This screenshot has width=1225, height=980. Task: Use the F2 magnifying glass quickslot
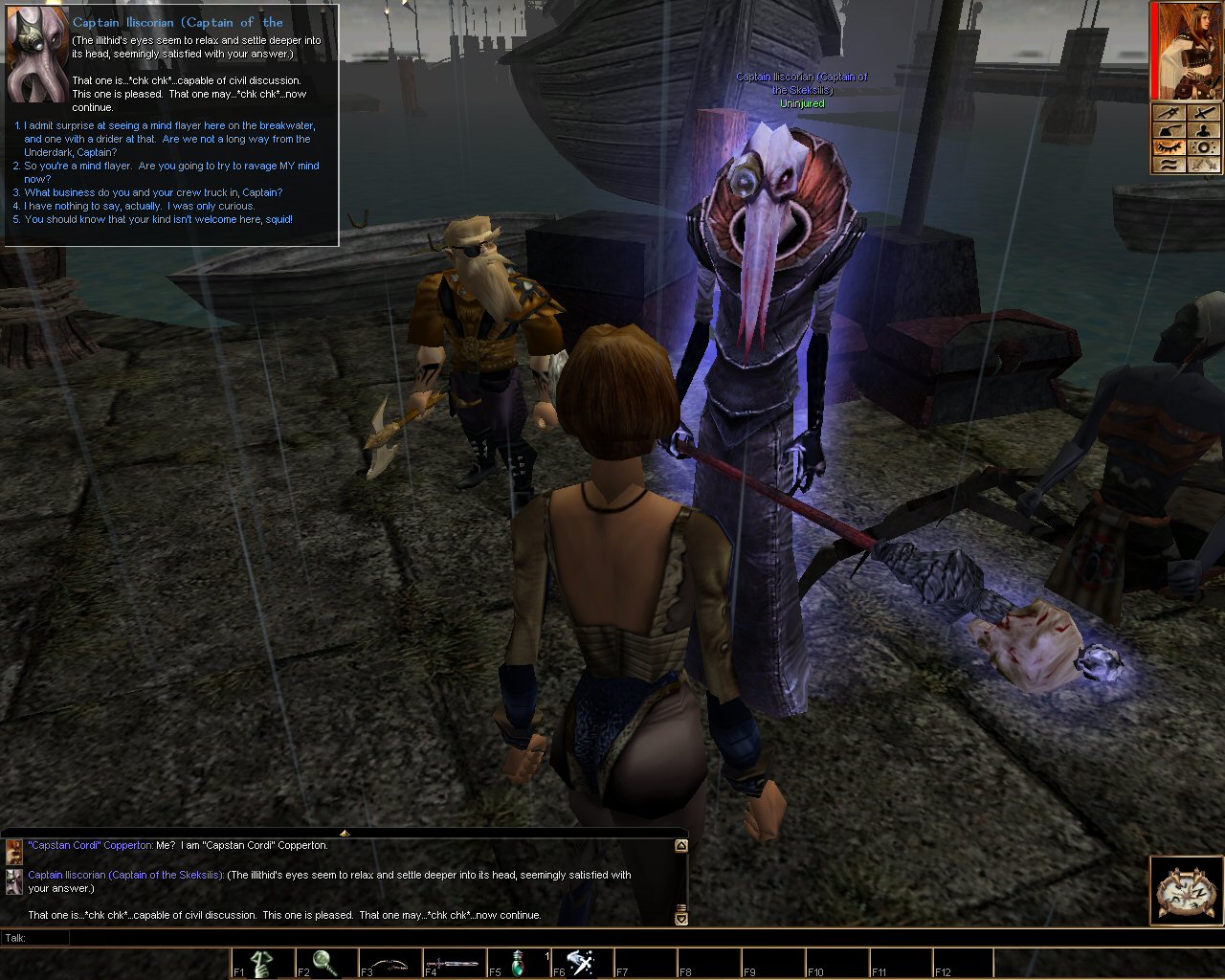(325, 963)
